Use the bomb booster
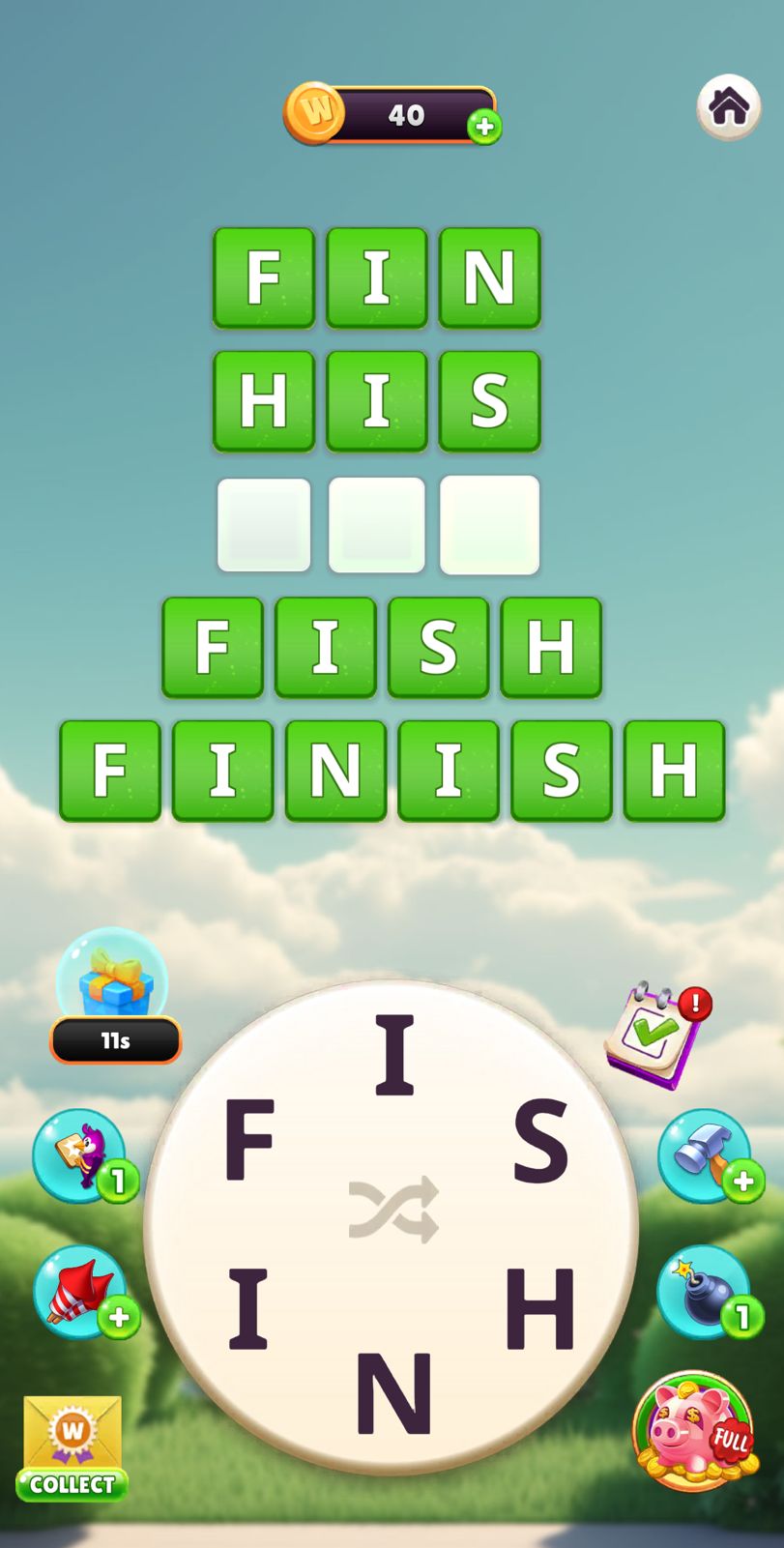The width and height of the screenshot is (784, 1548). pos(704,1292)
